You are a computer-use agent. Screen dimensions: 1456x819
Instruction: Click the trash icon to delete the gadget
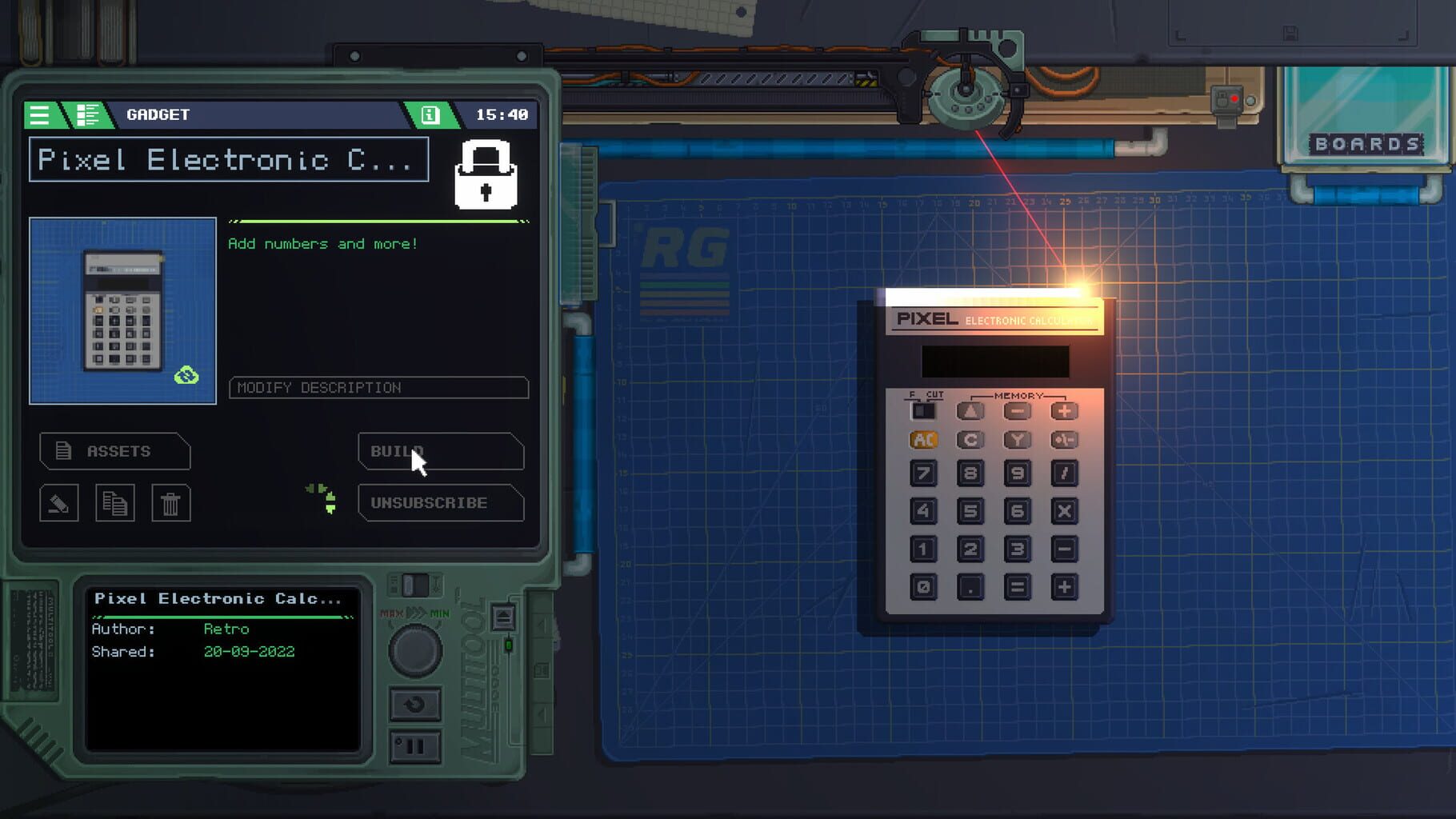pos(170,503)
